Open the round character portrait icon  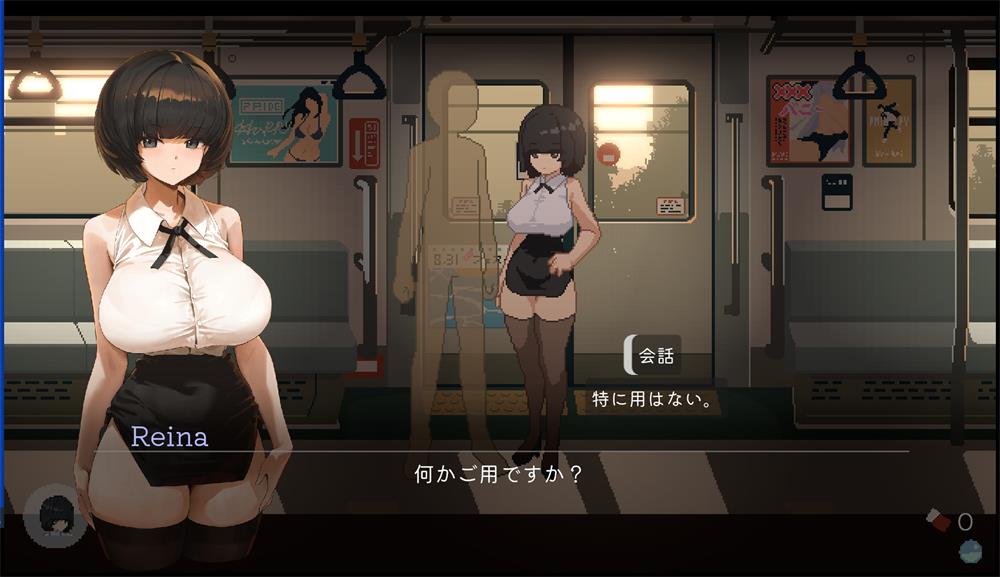coord(54,516)
